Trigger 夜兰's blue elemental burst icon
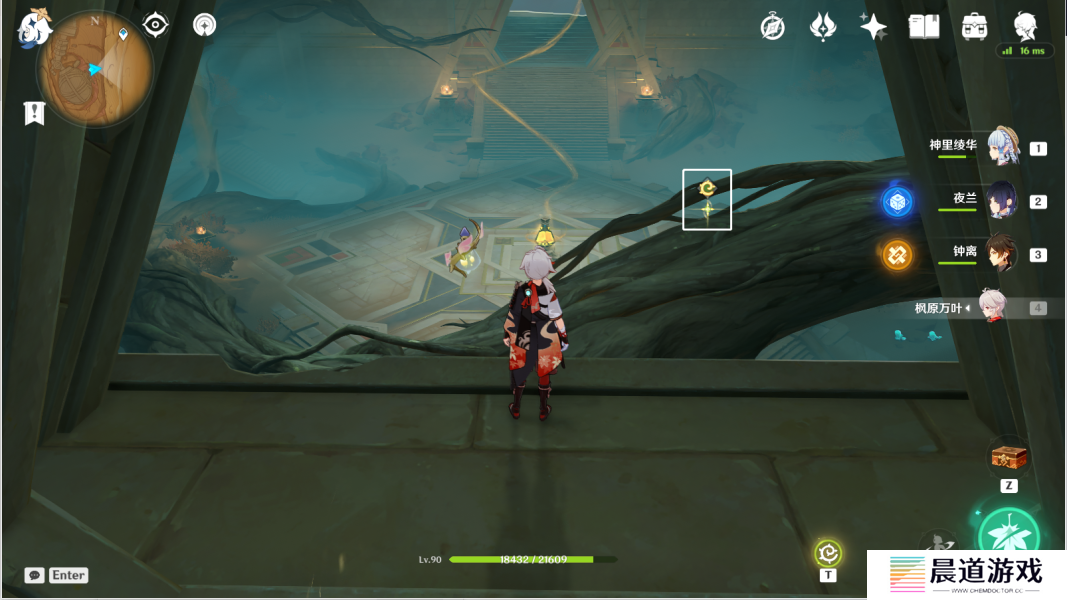The height and width of the screenshot is (600, 1067). (x=897, y=202)
